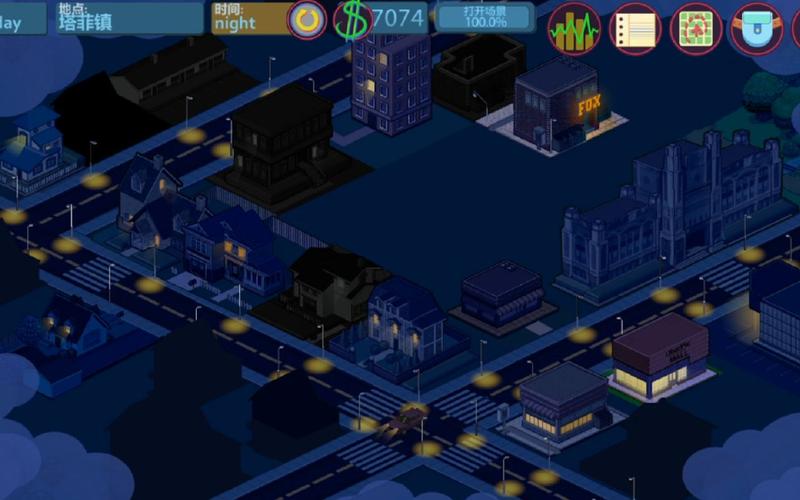
Task: Click the night time-of-day panel
Action: click(x=248, y=18)
